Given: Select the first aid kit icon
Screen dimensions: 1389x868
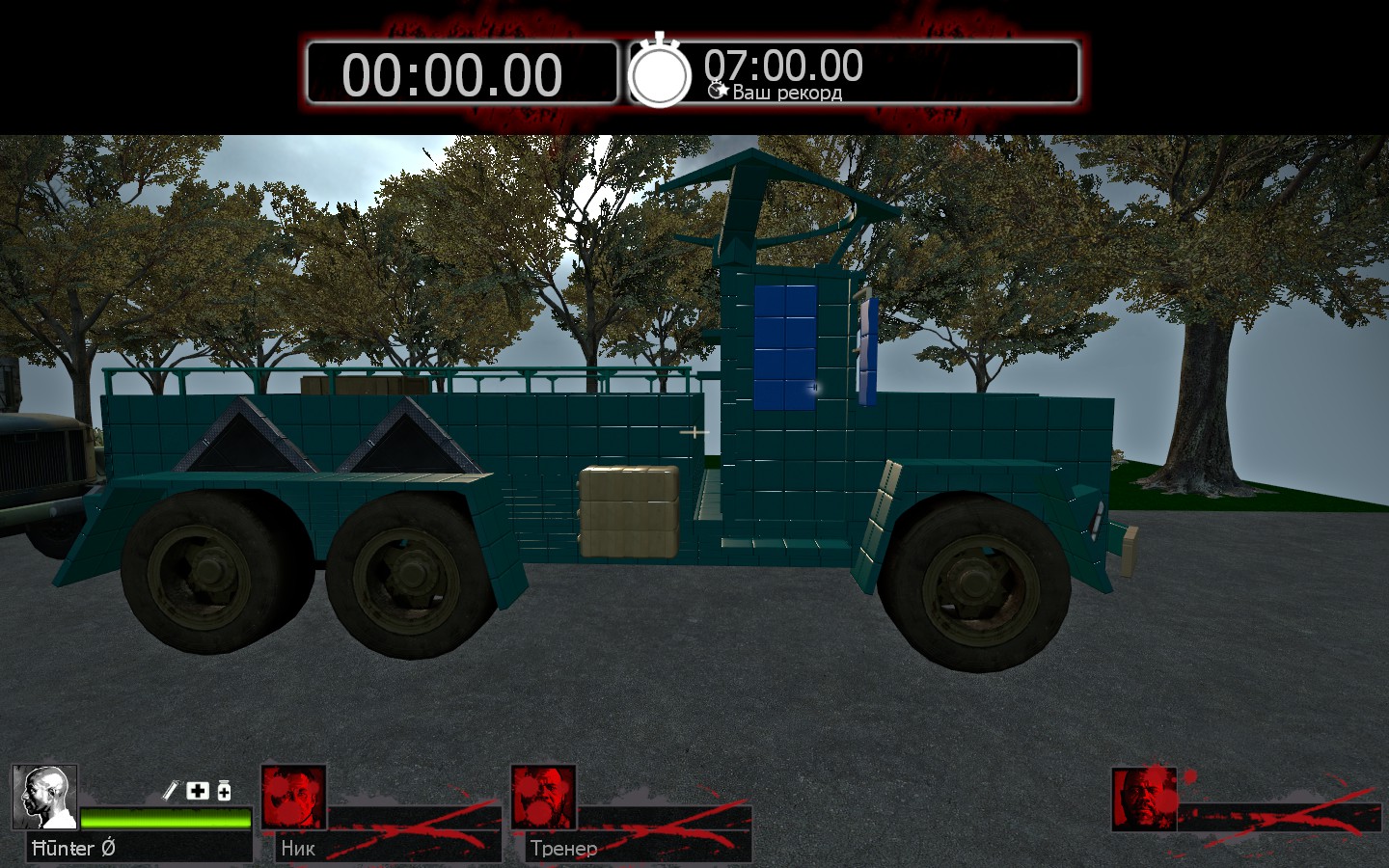Looking at the screenshot, I should 198,791.
